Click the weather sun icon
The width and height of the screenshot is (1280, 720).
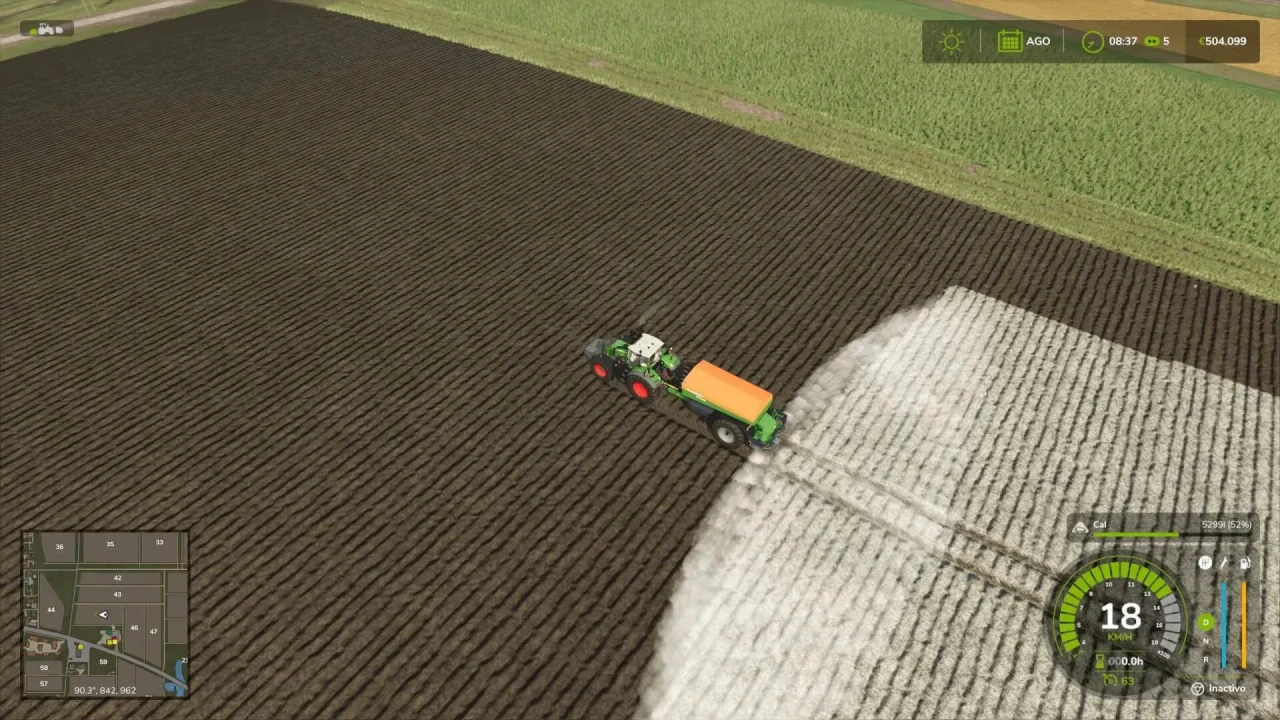click(x=951, y=41)
